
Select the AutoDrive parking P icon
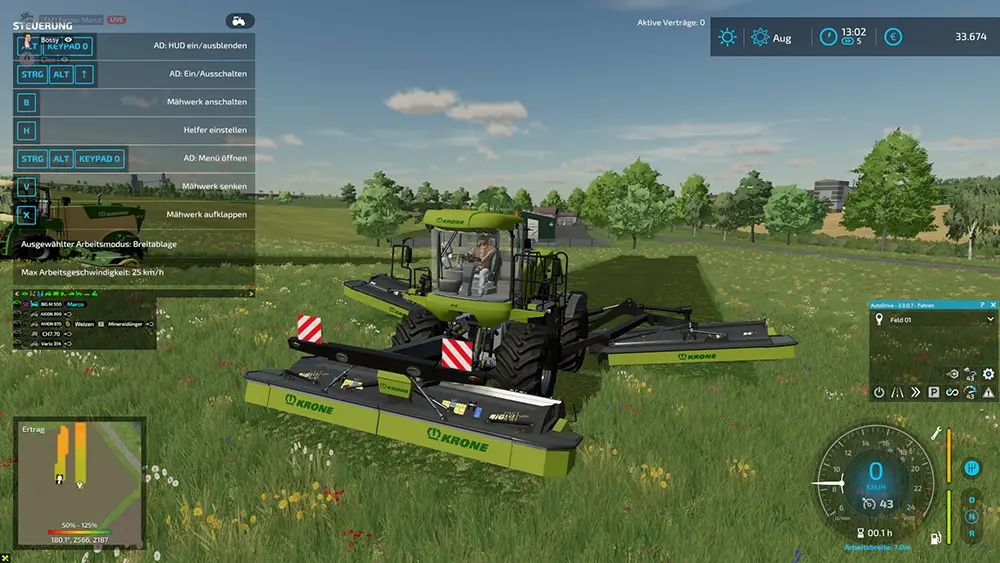(x=933, y=392)
